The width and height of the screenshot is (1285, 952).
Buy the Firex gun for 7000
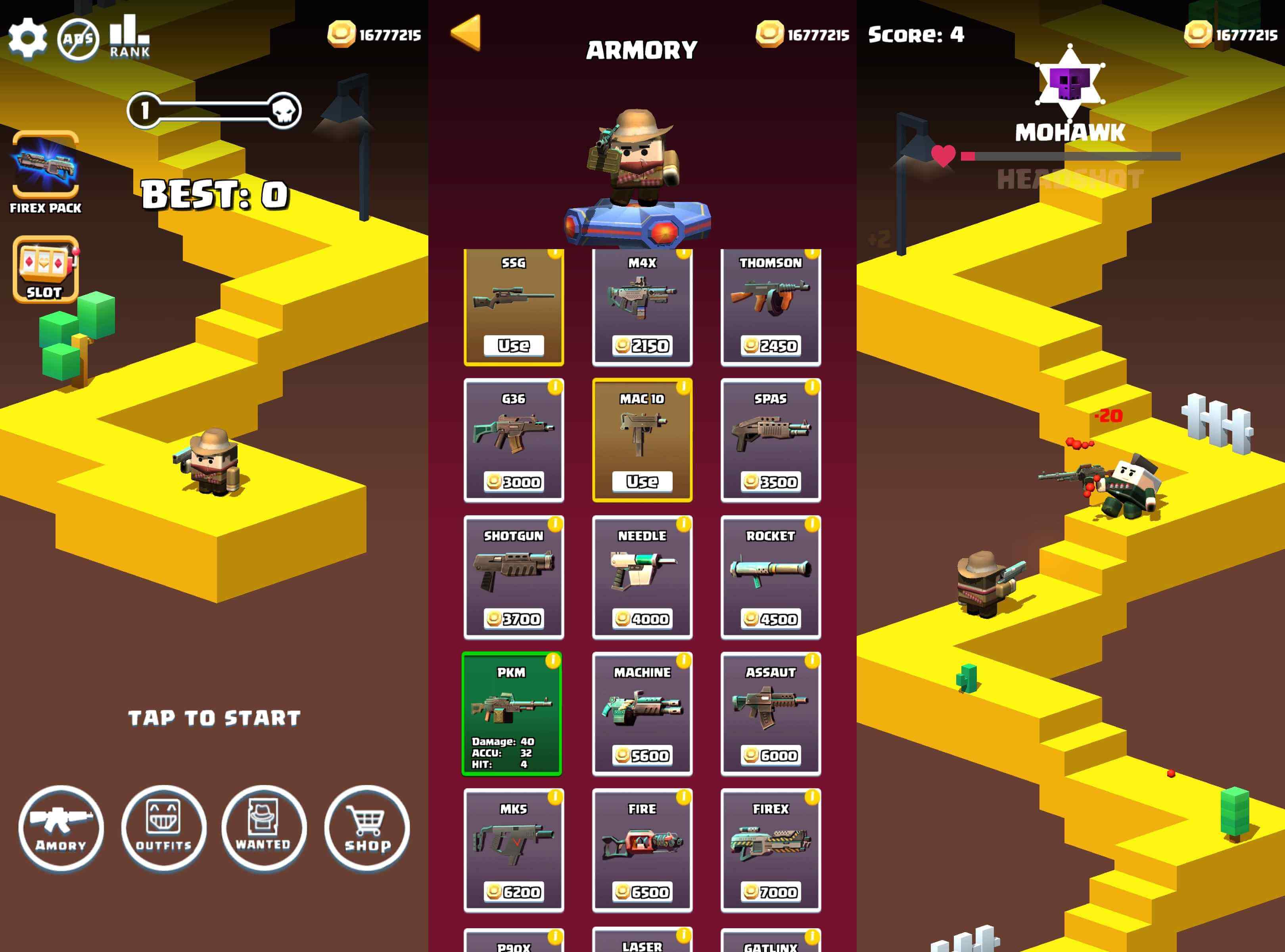pos(771,891)
